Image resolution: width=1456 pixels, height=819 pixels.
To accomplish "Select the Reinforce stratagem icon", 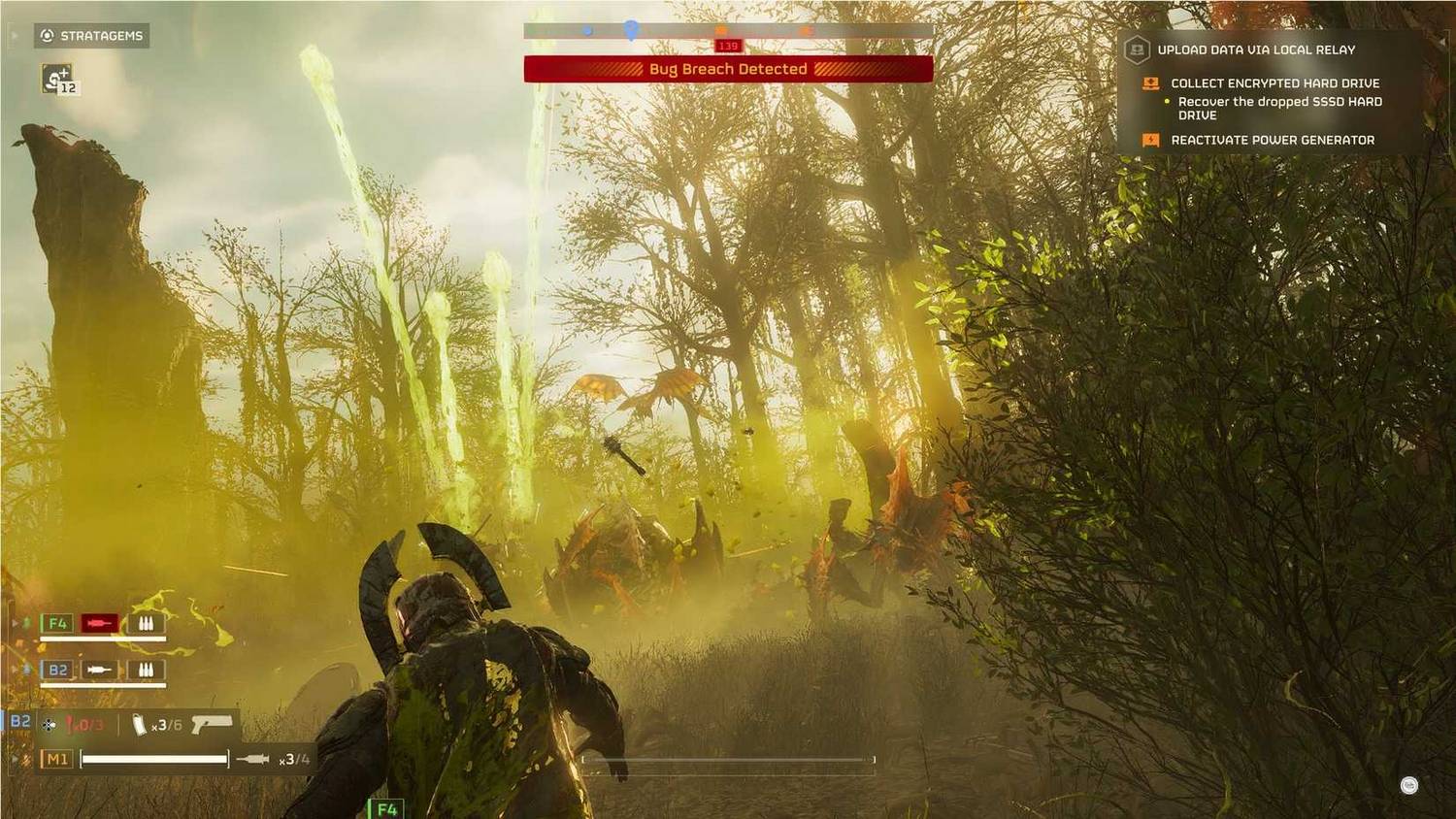I will pos(58,79).
